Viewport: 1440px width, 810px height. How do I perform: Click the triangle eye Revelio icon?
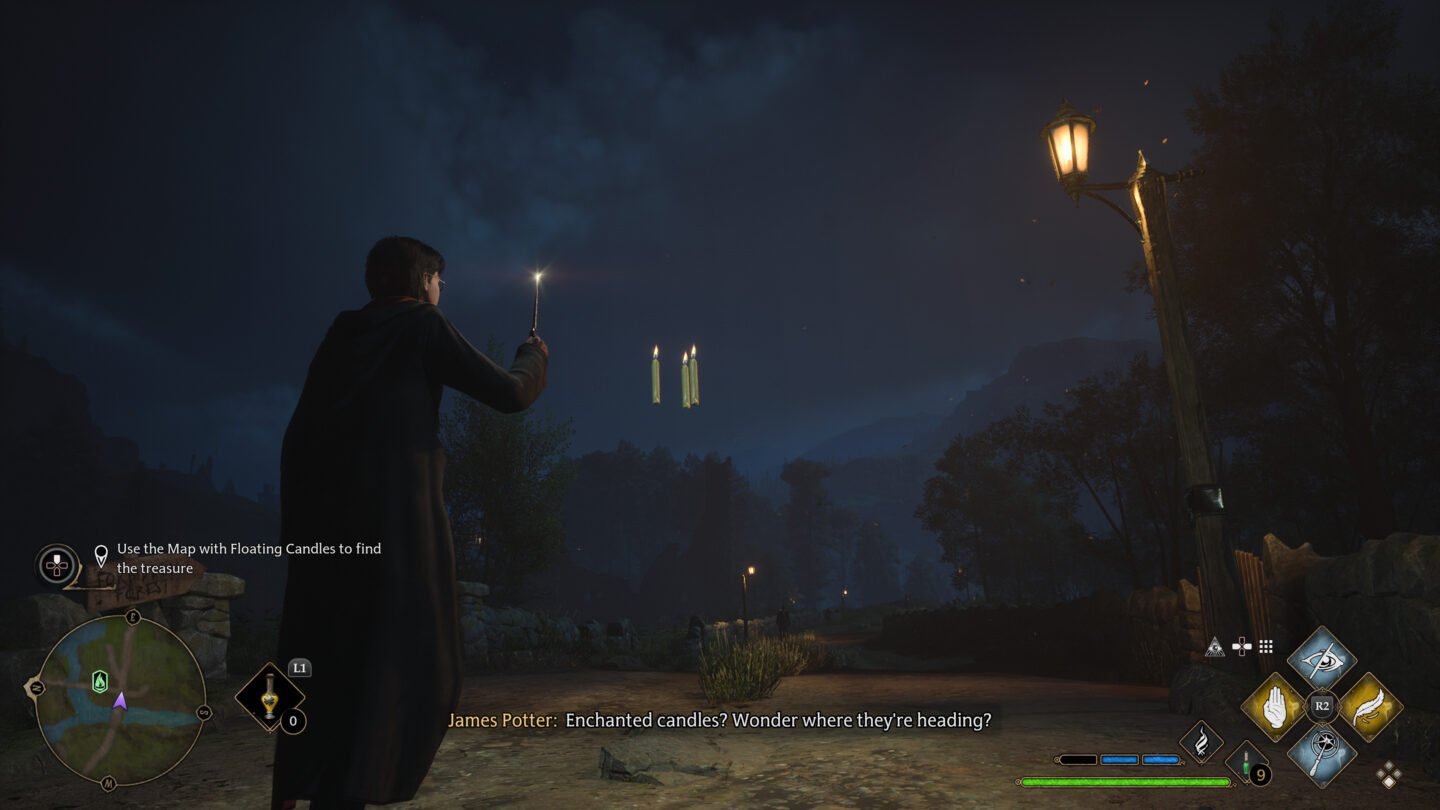(x=1215, y=647)
